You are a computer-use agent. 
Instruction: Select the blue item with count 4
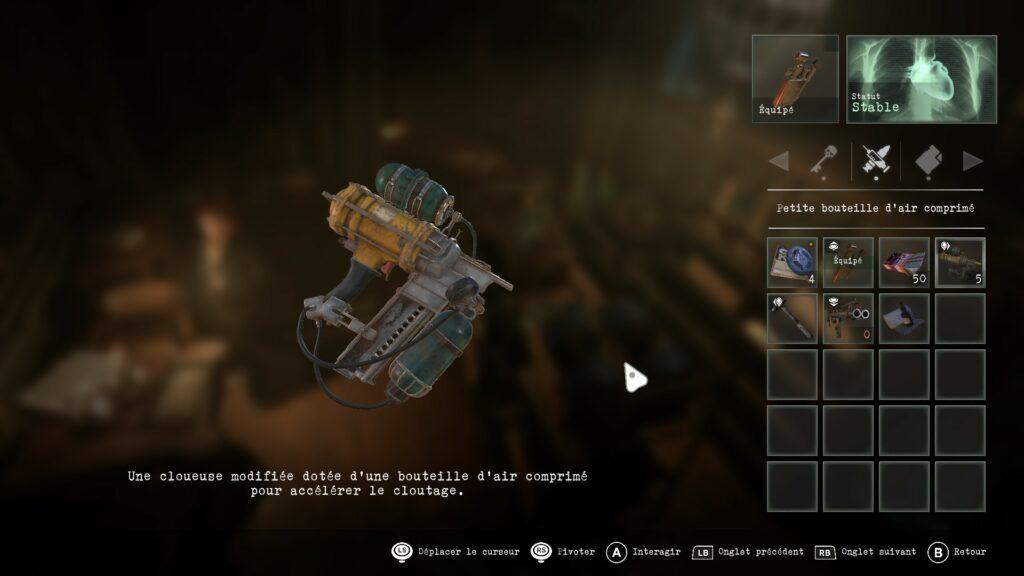(792, 262)
